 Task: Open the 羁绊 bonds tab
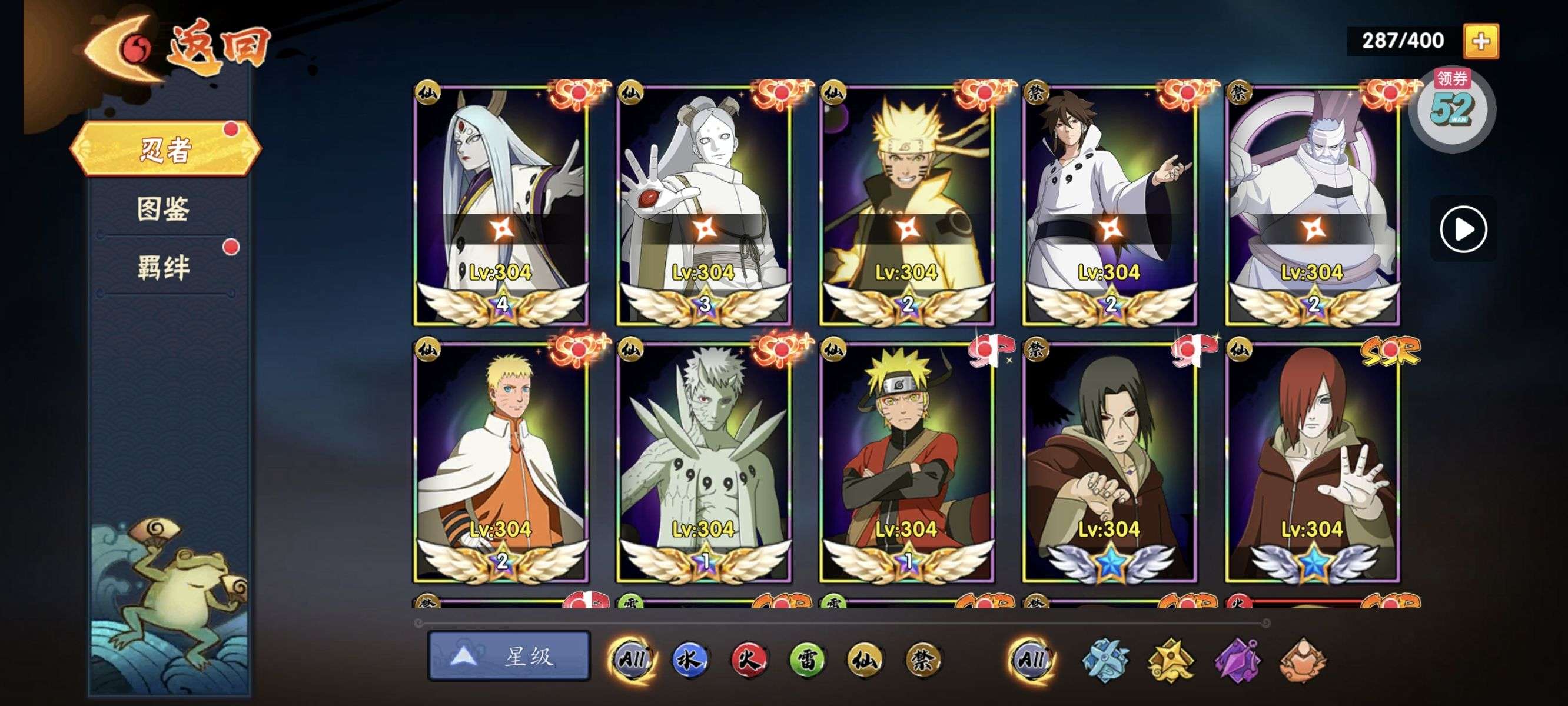click(163, 267)
